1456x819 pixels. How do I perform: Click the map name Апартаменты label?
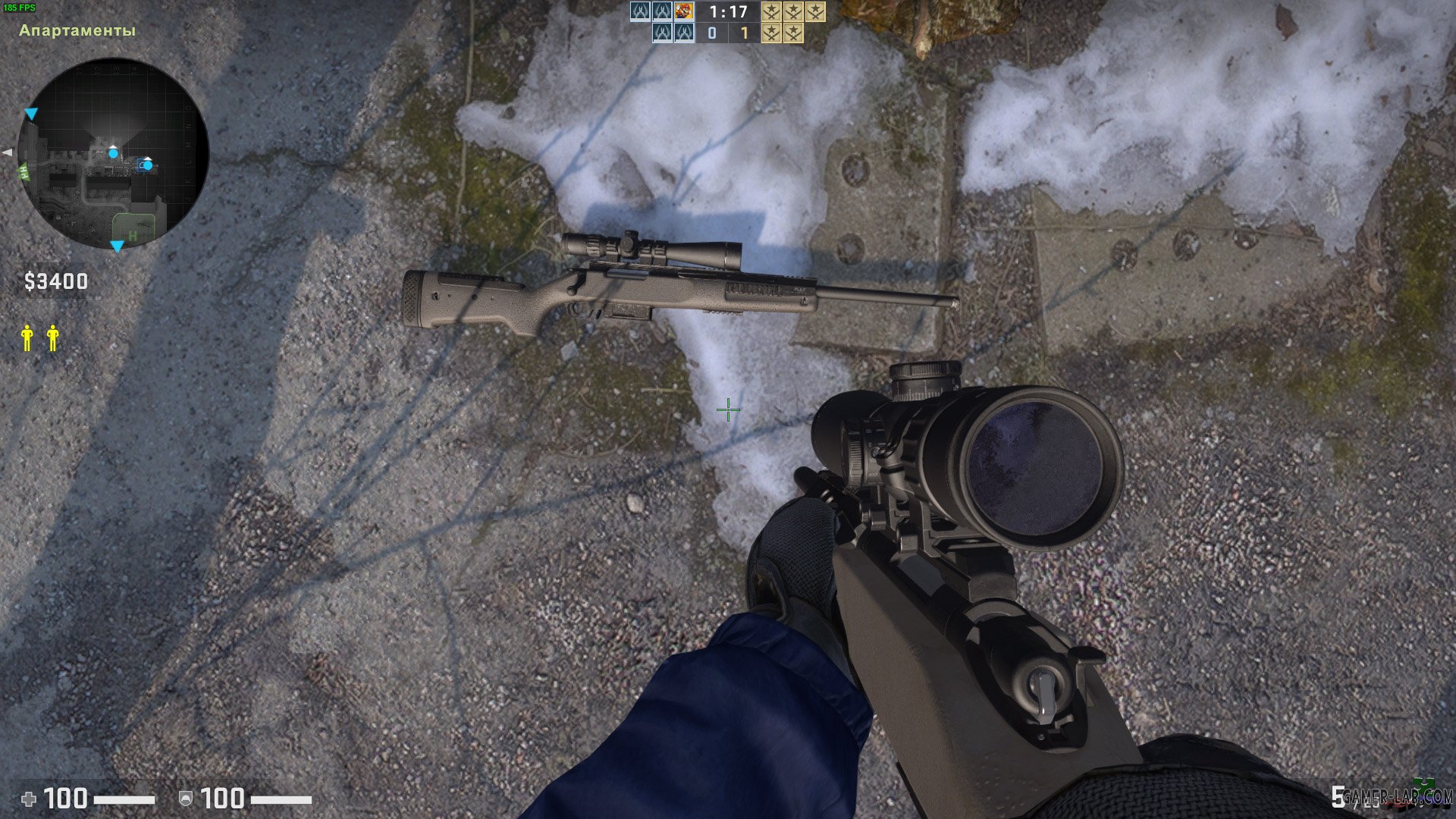(76, 33)
